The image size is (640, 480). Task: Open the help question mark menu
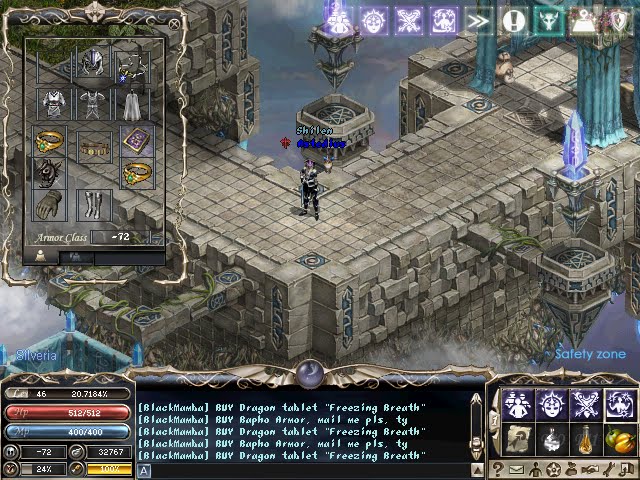click(x=497, y=468)
